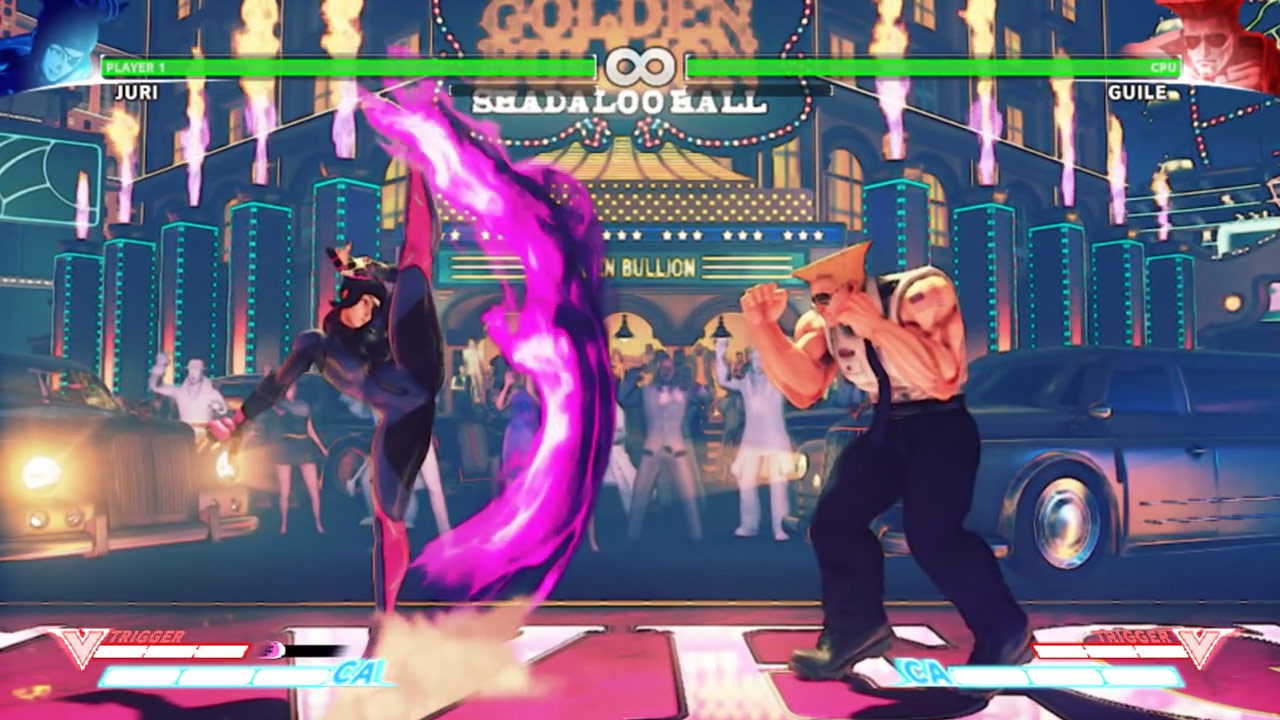Select the GUILE name label
Image resolution: width=1280 pixels, height=720 pixels.
tap(1137, 90)
